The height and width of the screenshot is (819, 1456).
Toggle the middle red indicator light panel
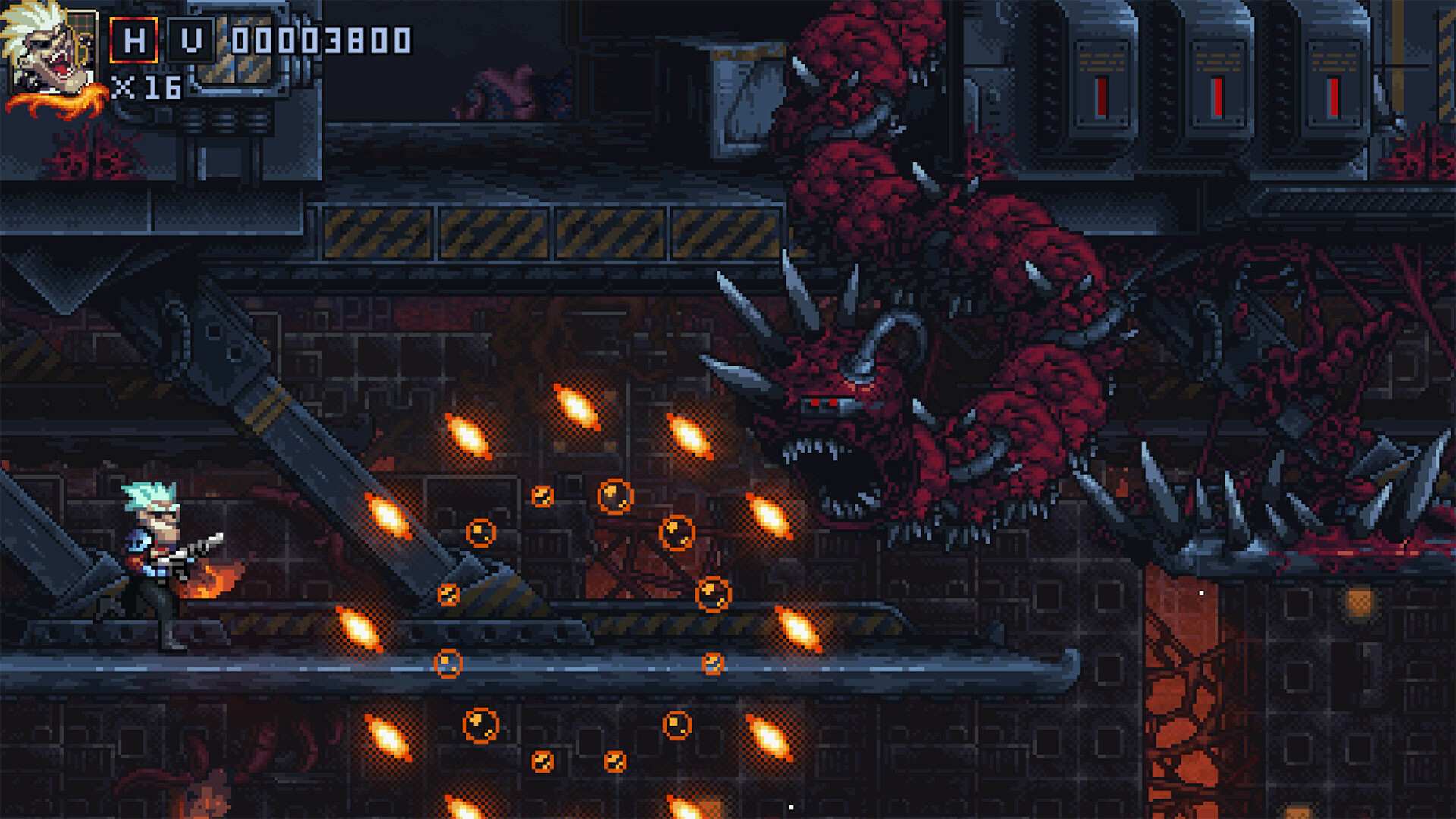1217,83
